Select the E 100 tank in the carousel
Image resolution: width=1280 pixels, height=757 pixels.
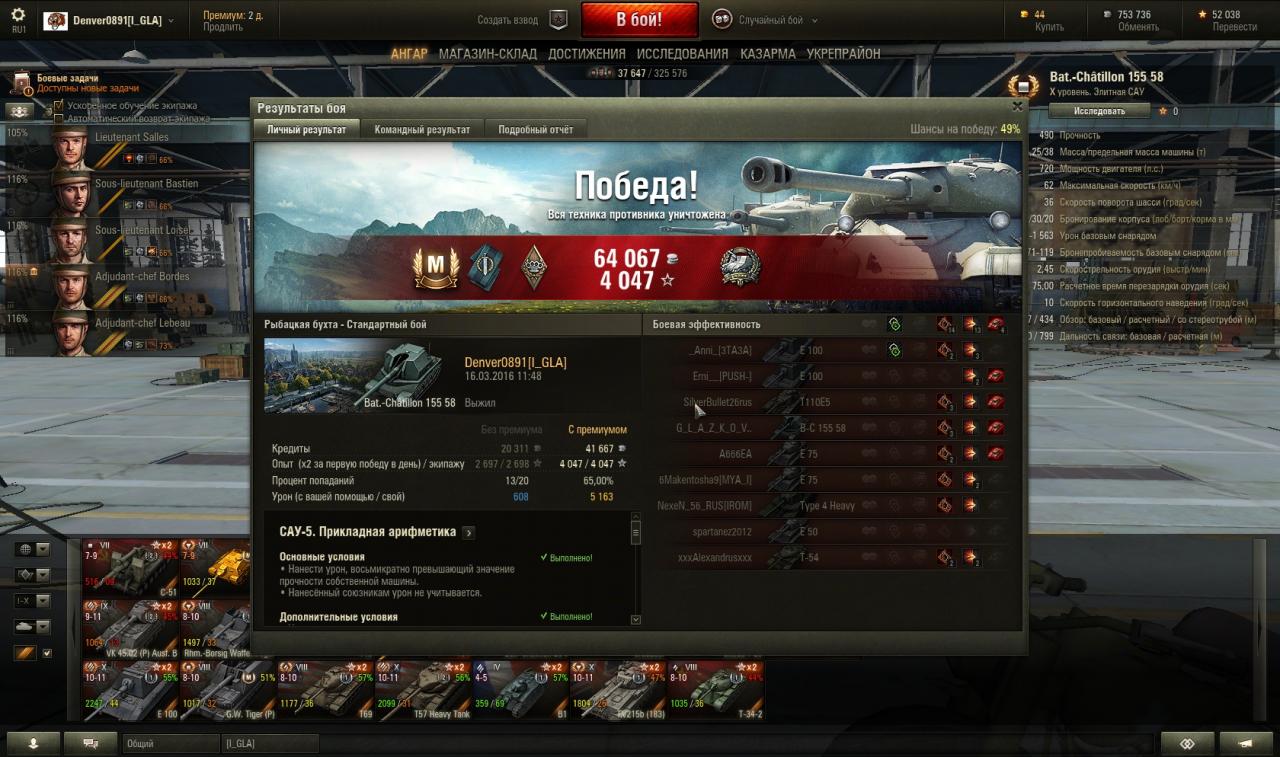[x=131, y=690]
